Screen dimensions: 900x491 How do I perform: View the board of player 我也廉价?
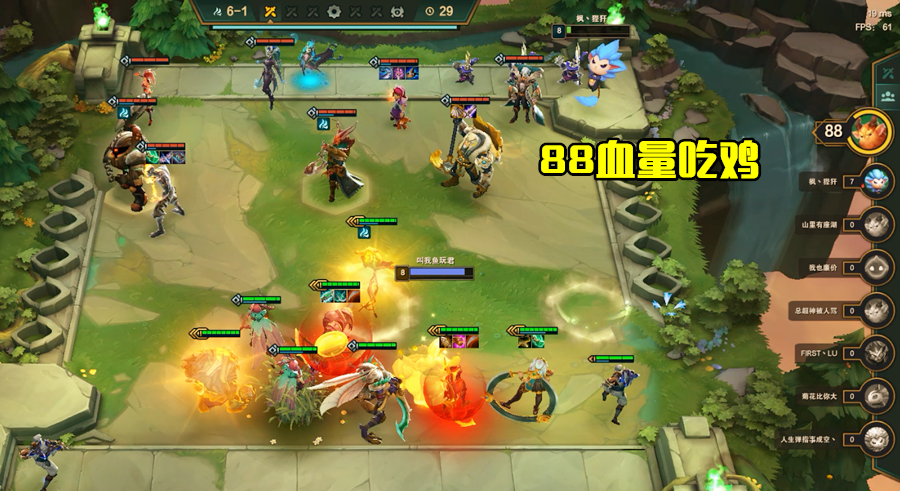point(878,268)
